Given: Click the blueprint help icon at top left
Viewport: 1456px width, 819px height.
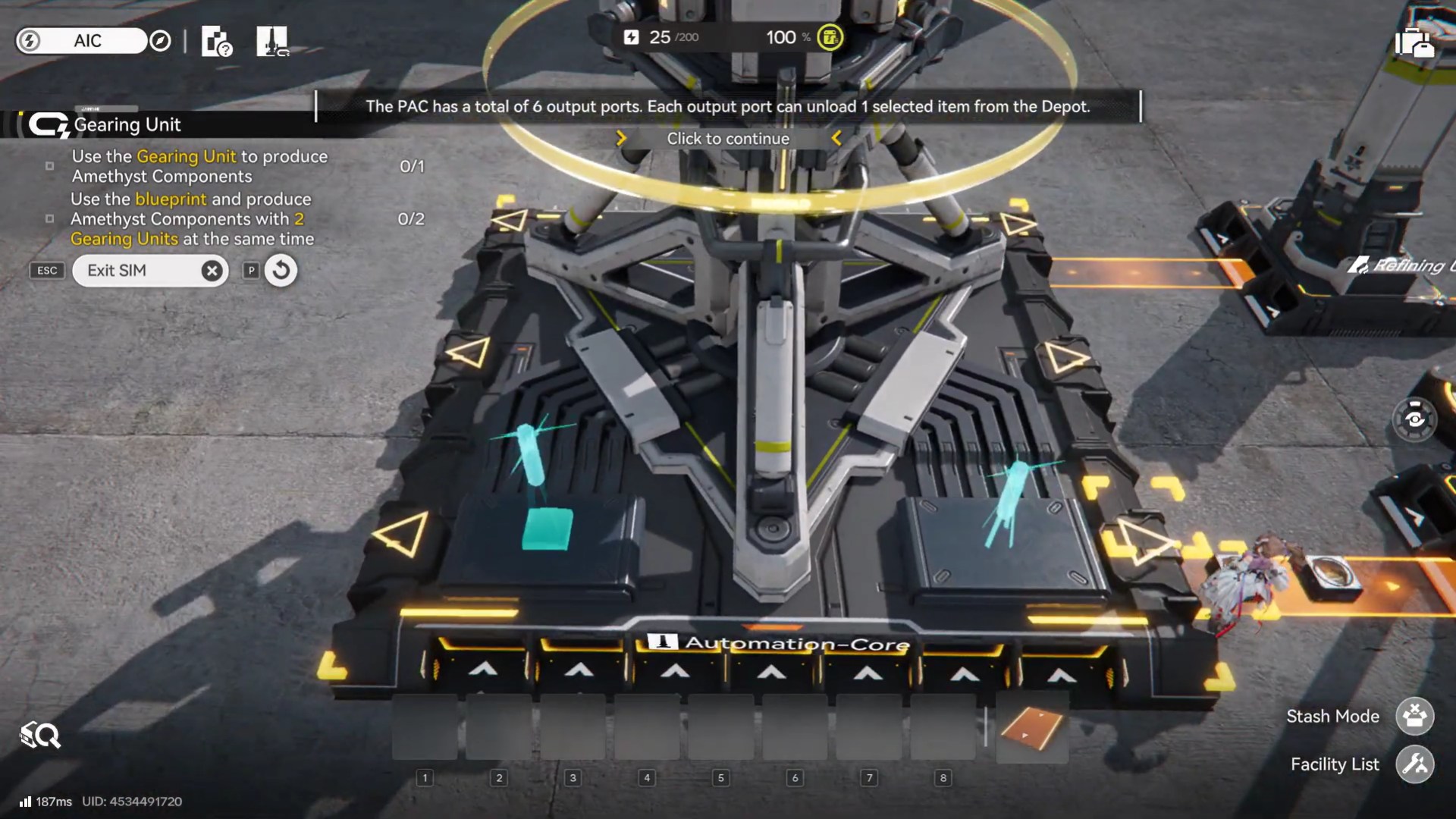Looking at the screenshot, I should 215,41.
